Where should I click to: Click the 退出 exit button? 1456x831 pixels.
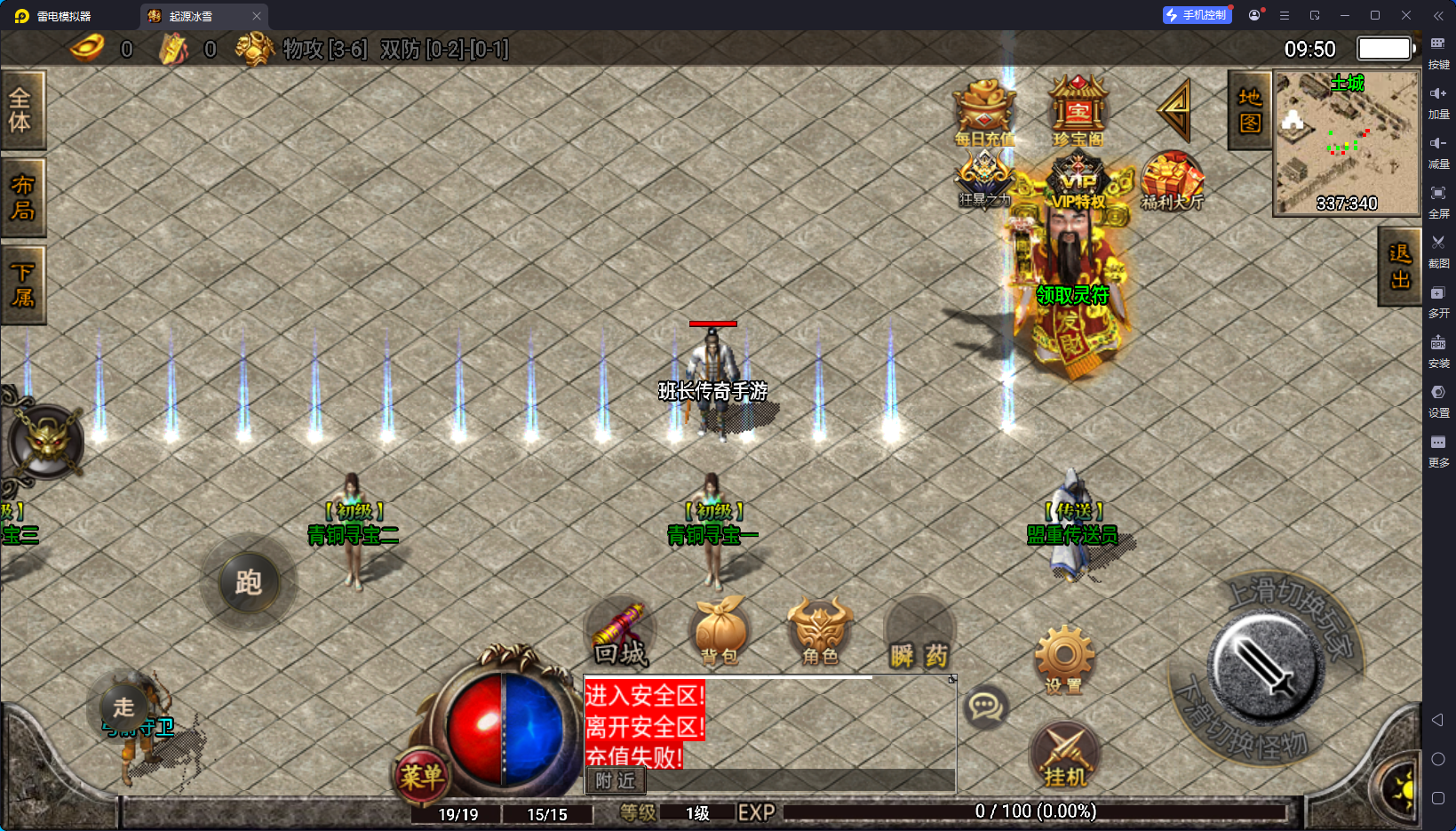click(x=1399, y=267)
